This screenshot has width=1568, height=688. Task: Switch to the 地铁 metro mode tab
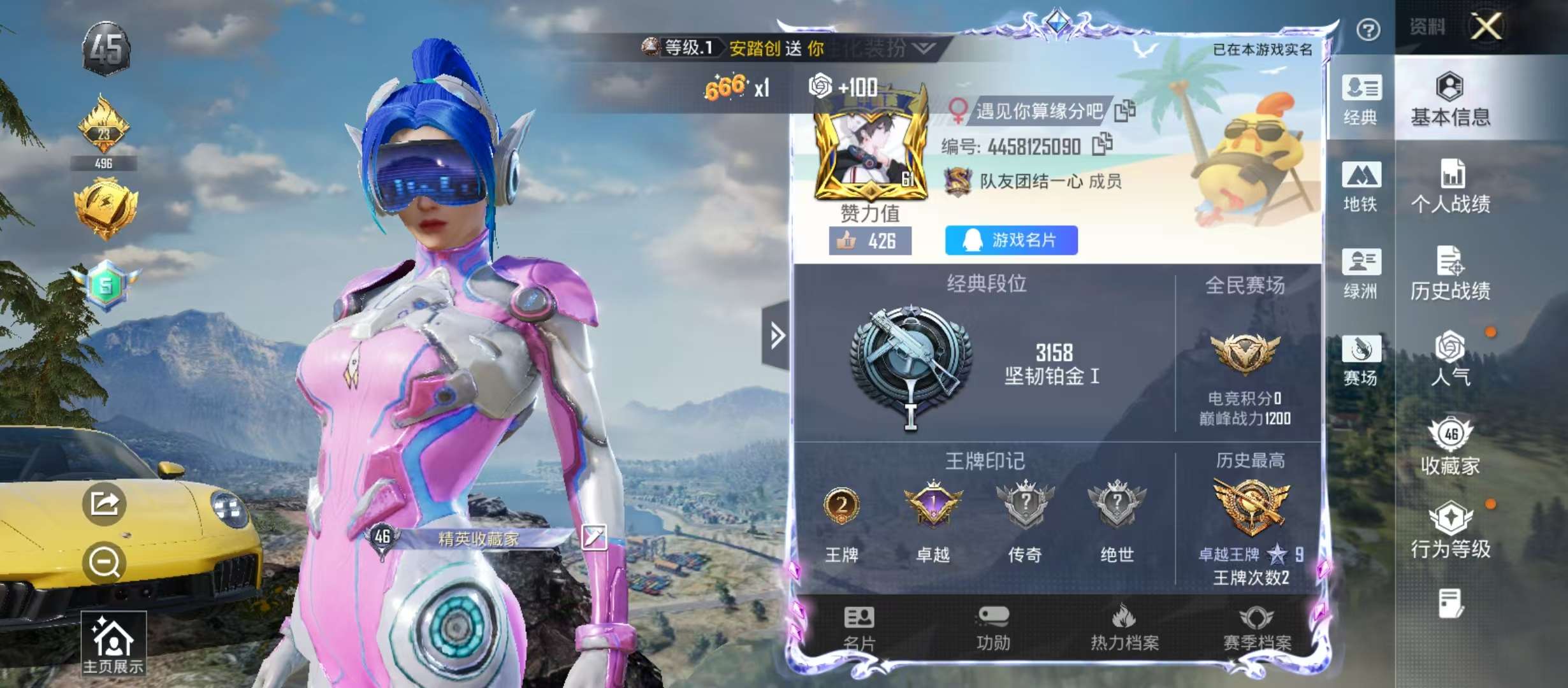point(1361,186)
